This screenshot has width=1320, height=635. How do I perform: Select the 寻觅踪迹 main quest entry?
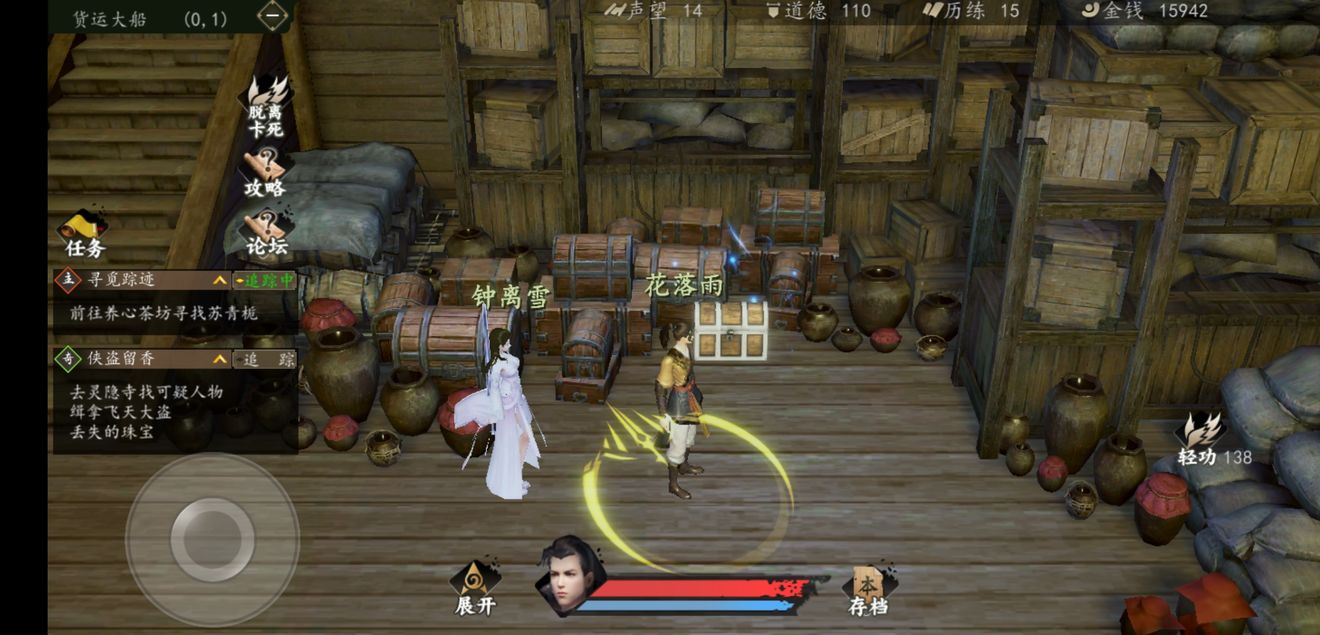point(140,281)
